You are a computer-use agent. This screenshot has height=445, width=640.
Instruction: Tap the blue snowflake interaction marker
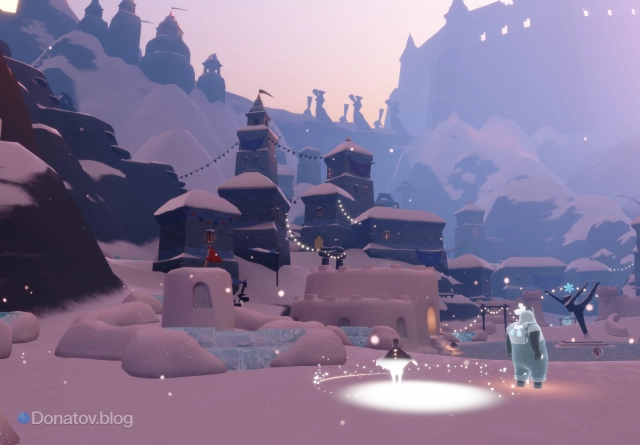(x=568, y=289)
